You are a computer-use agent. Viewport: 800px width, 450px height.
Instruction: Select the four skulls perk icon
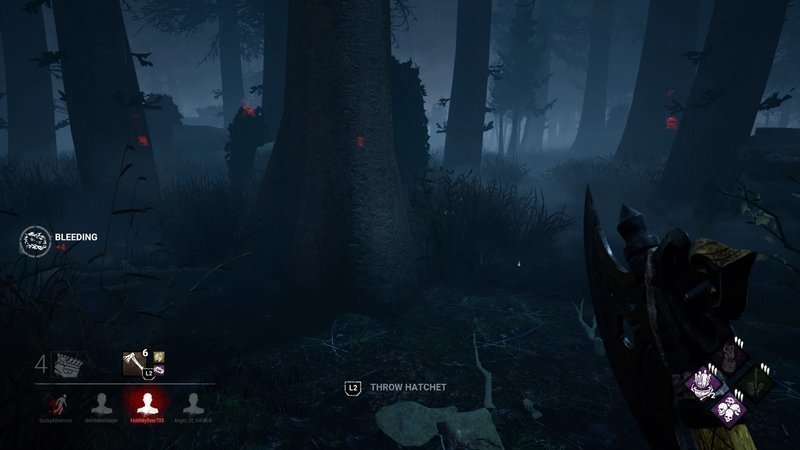tap(728, 409)
